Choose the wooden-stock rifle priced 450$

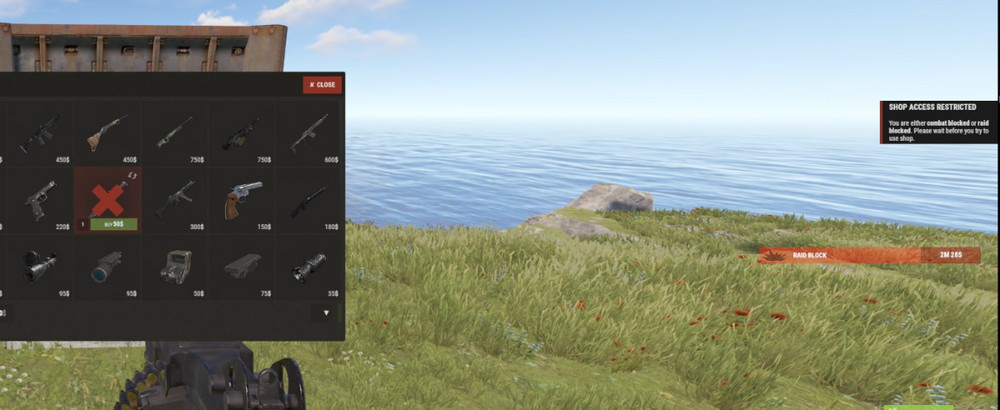(107, 133)
